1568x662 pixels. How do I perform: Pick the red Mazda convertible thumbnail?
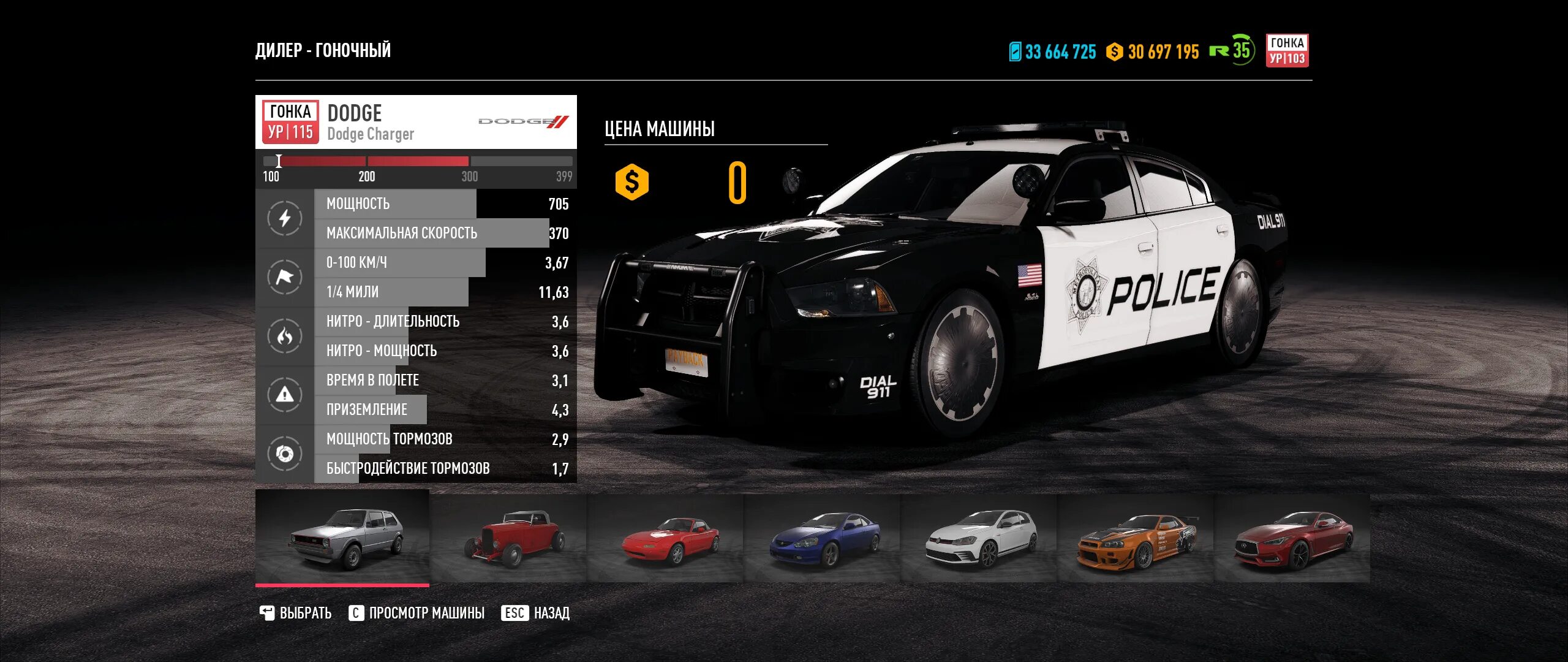tap(665, 538)
